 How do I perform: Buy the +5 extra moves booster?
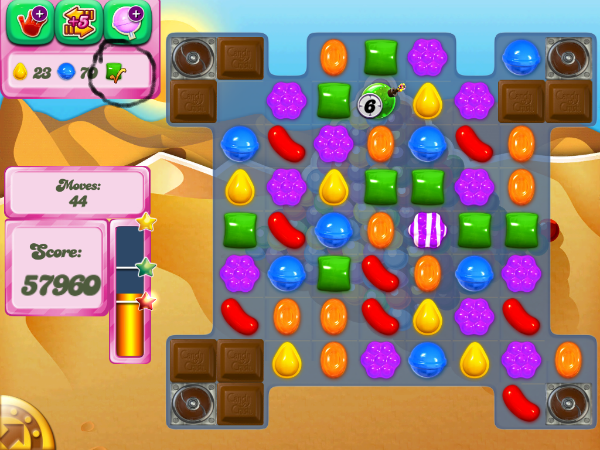pos(78,22)
